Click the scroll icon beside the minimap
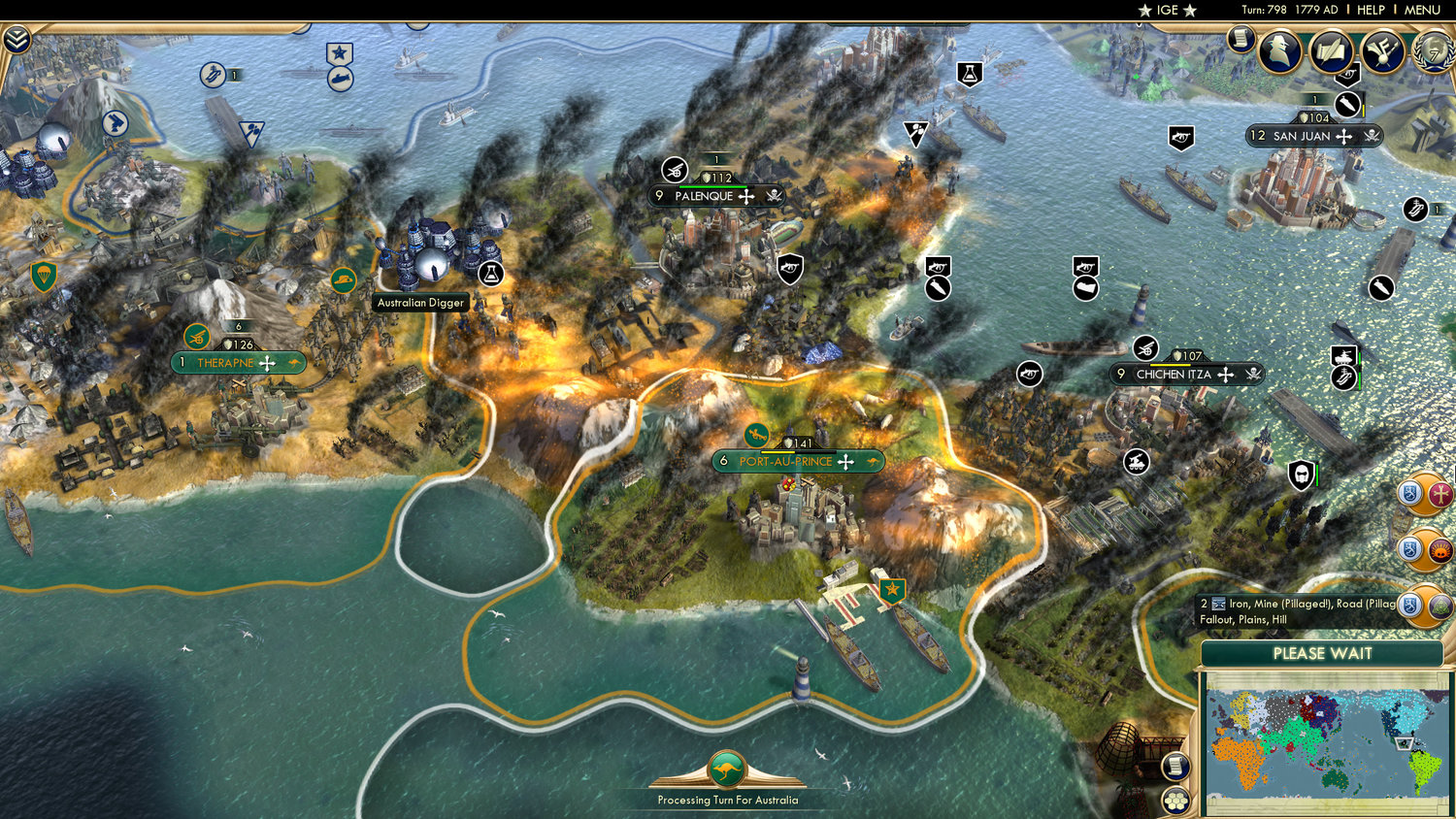 click(1177, 767)
